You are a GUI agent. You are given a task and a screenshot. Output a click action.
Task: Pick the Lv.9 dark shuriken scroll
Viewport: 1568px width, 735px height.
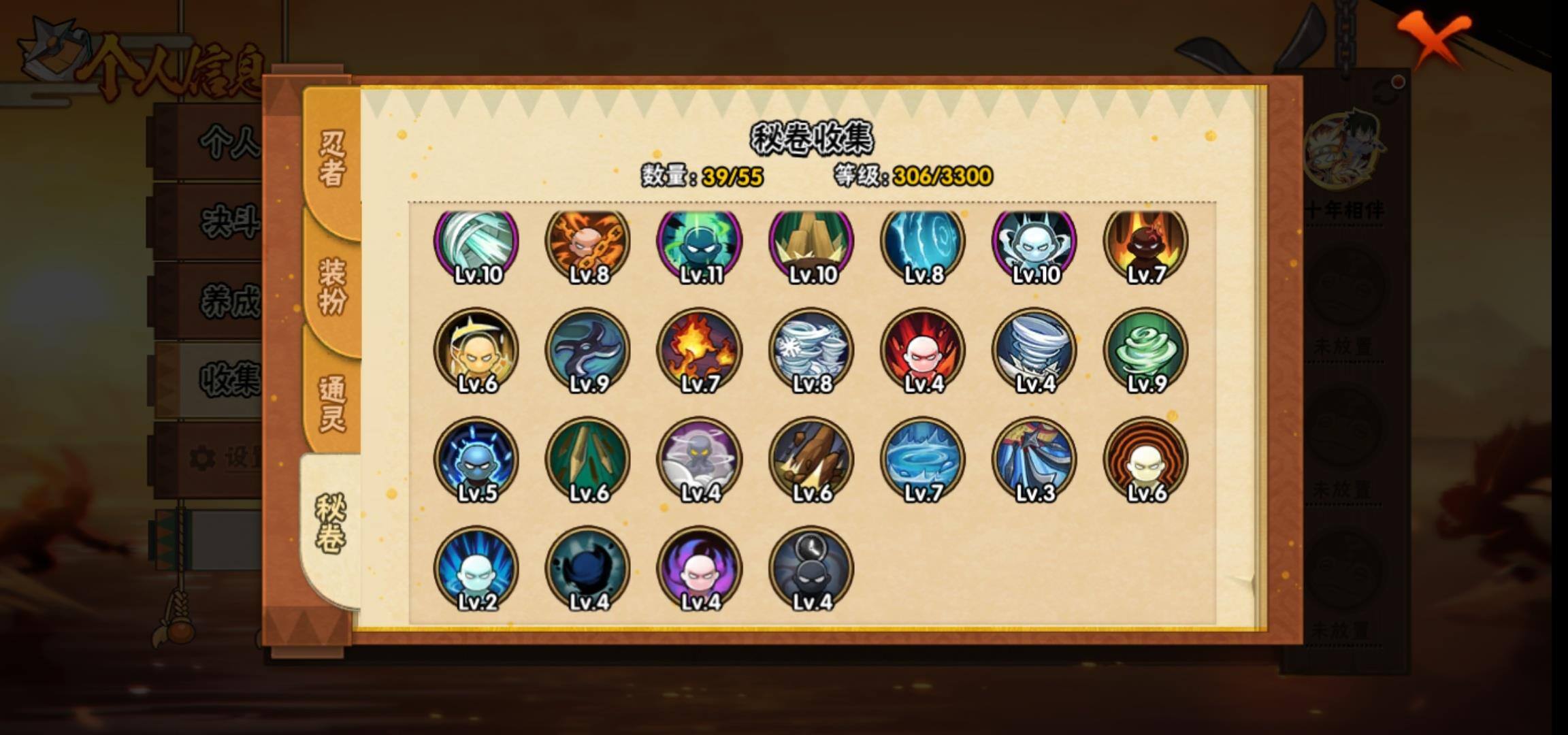click(x=588, y=351)
